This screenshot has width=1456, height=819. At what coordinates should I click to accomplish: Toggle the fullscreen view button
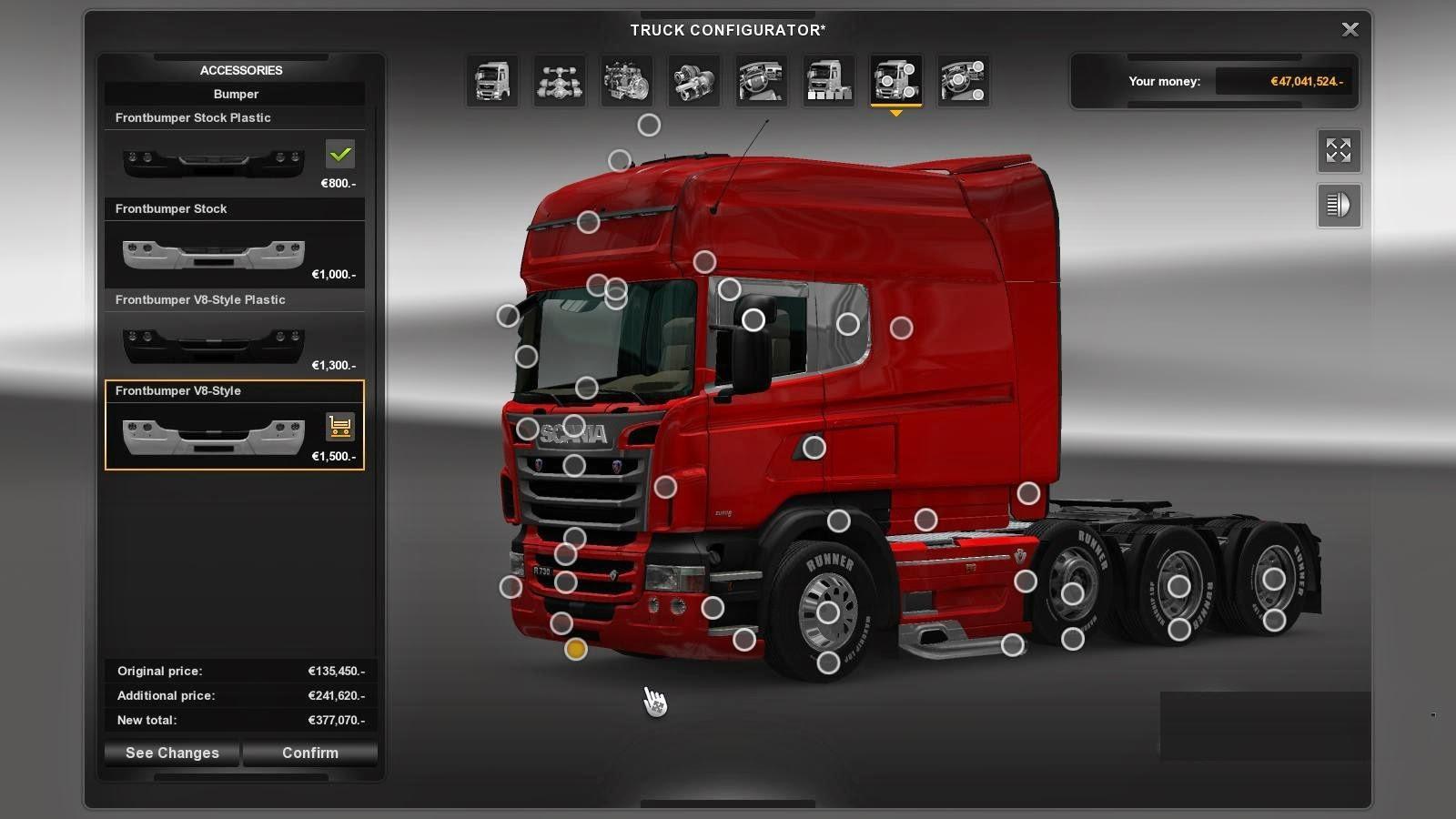click(1339, 151)
